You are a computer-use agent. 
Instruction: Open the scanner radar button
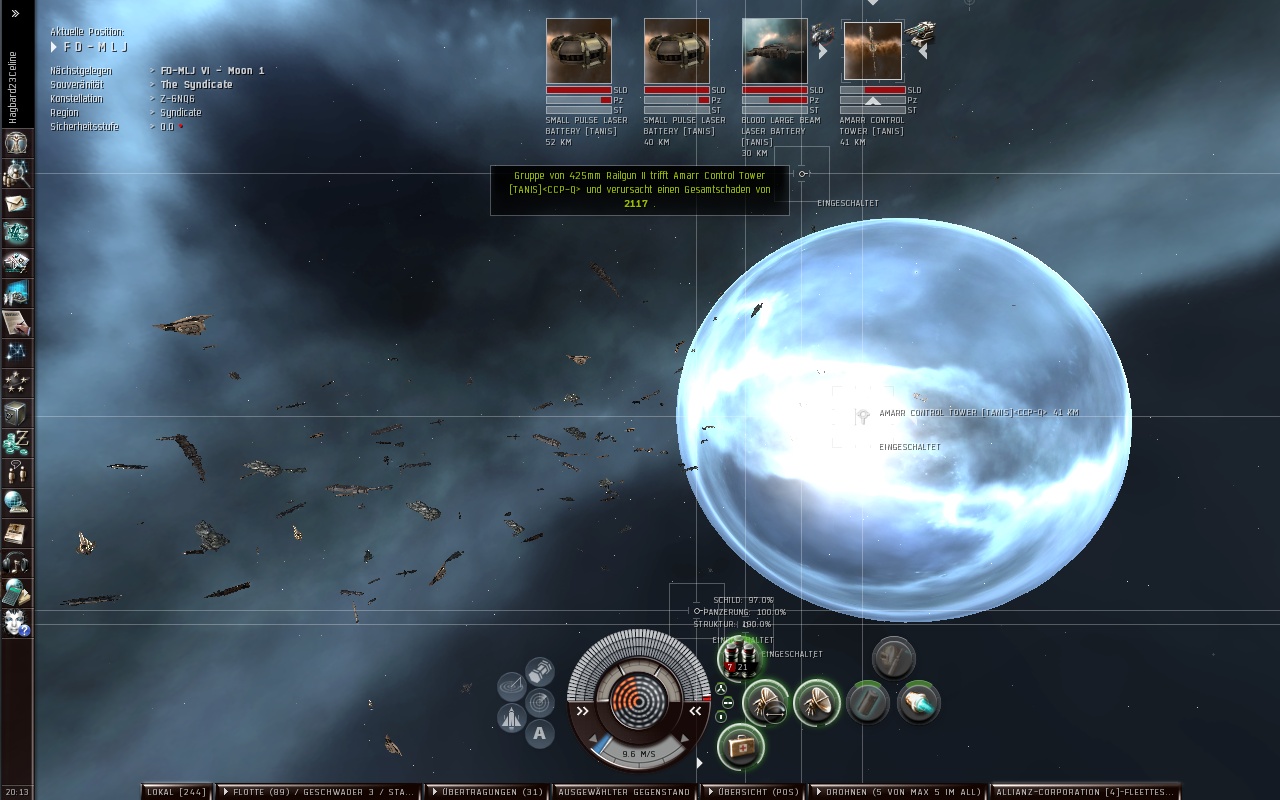pyautogui.click(x=540, y=702)
